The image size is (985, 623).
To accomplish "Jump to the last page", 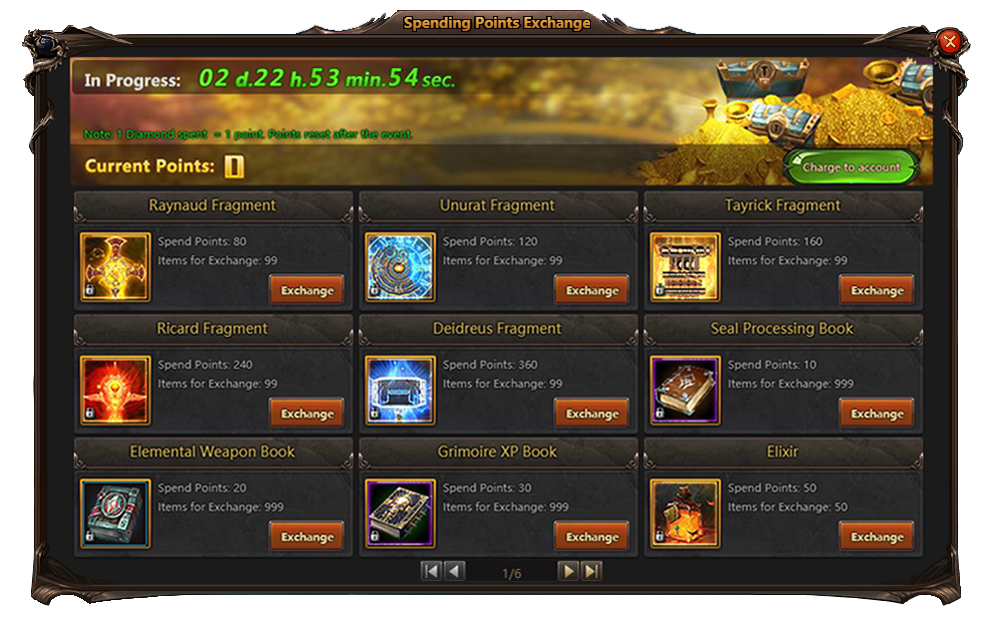I will click(x=592, y=571).
